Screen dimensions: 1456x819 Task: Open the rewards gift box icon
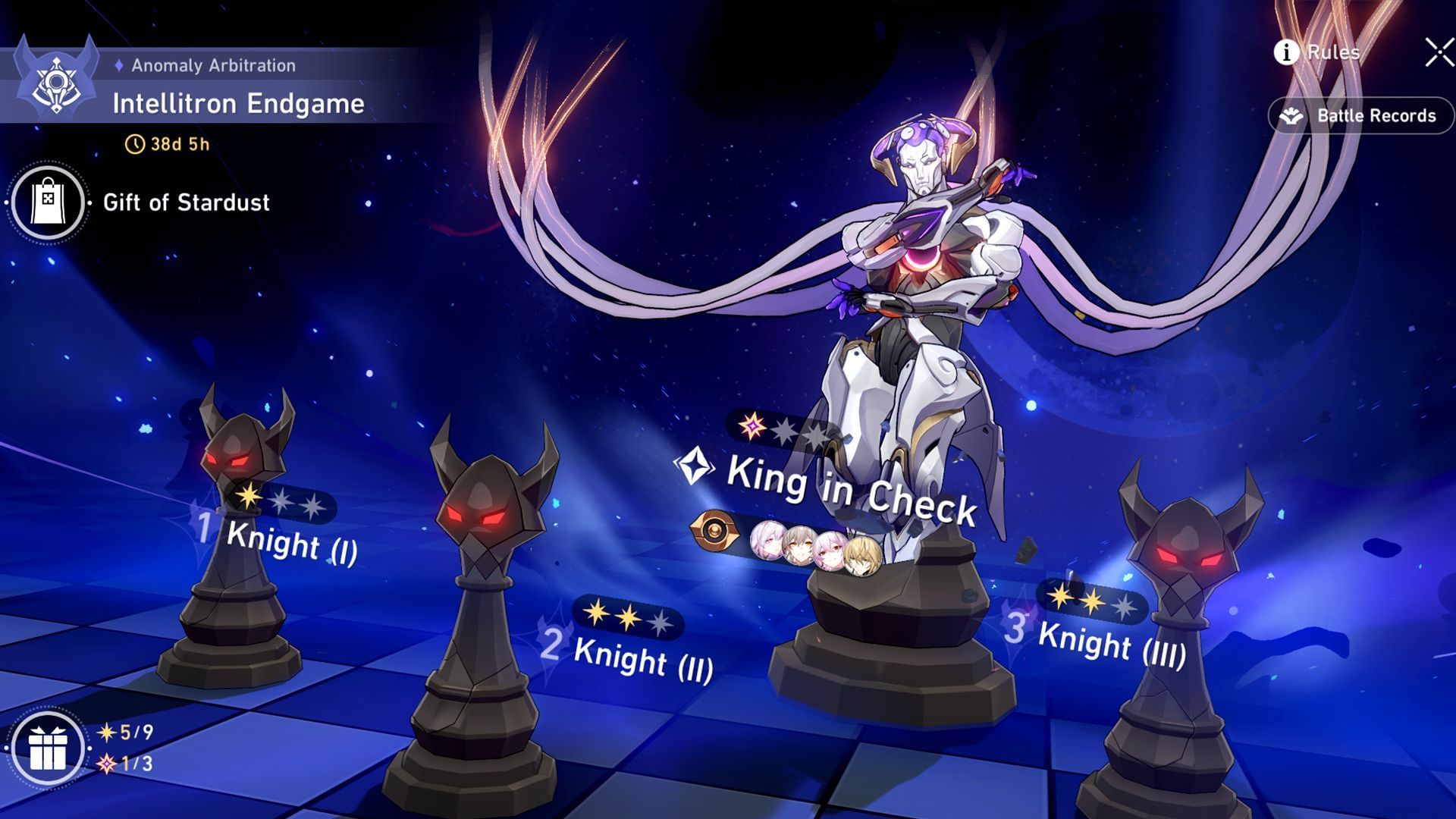tap(47, 747)
